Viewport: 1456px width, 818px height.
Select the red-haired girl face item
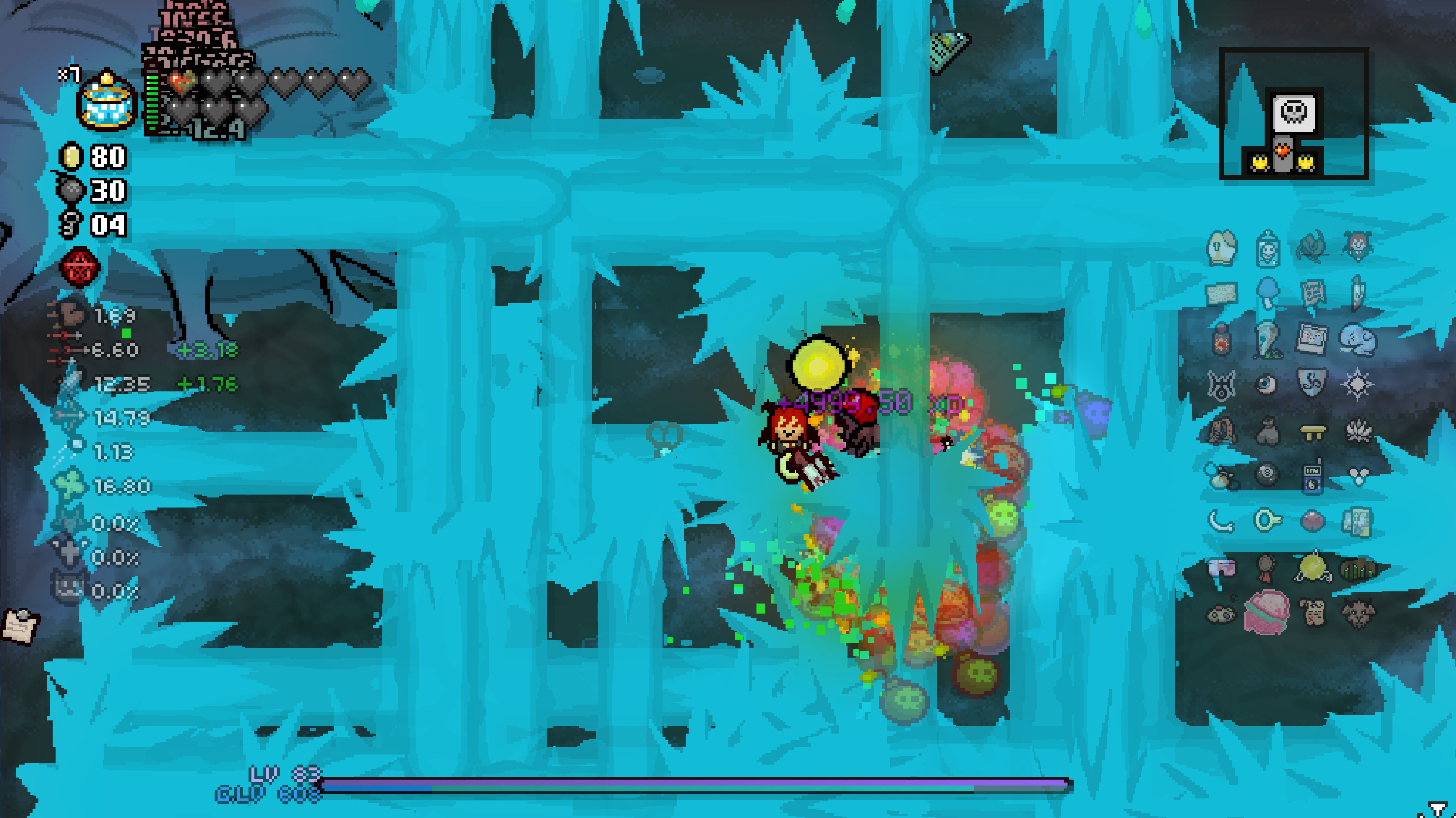[x=1358, y=247]
